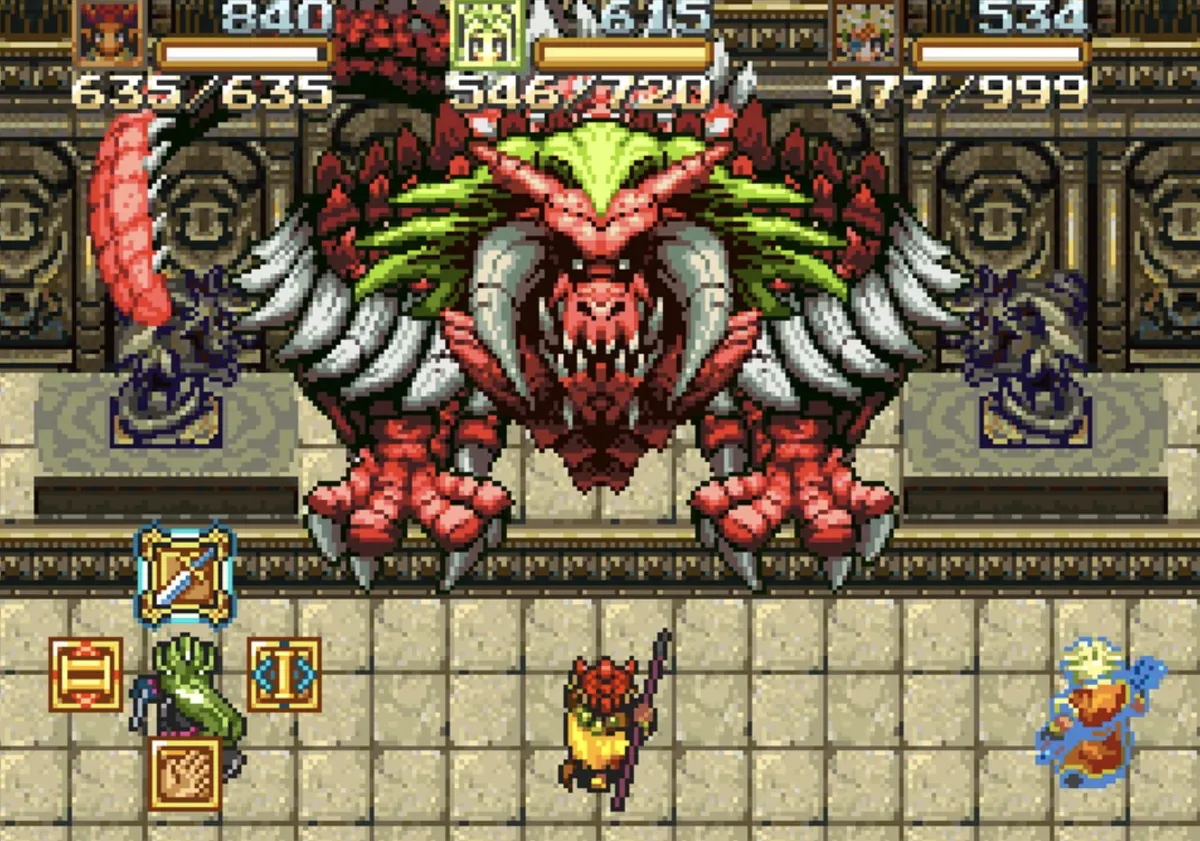Image resolution: width=1200 pixels, height=841 pixels.
Task: Open the red-and-gold horizontal bars menu icon
Action: pos(86,674)
